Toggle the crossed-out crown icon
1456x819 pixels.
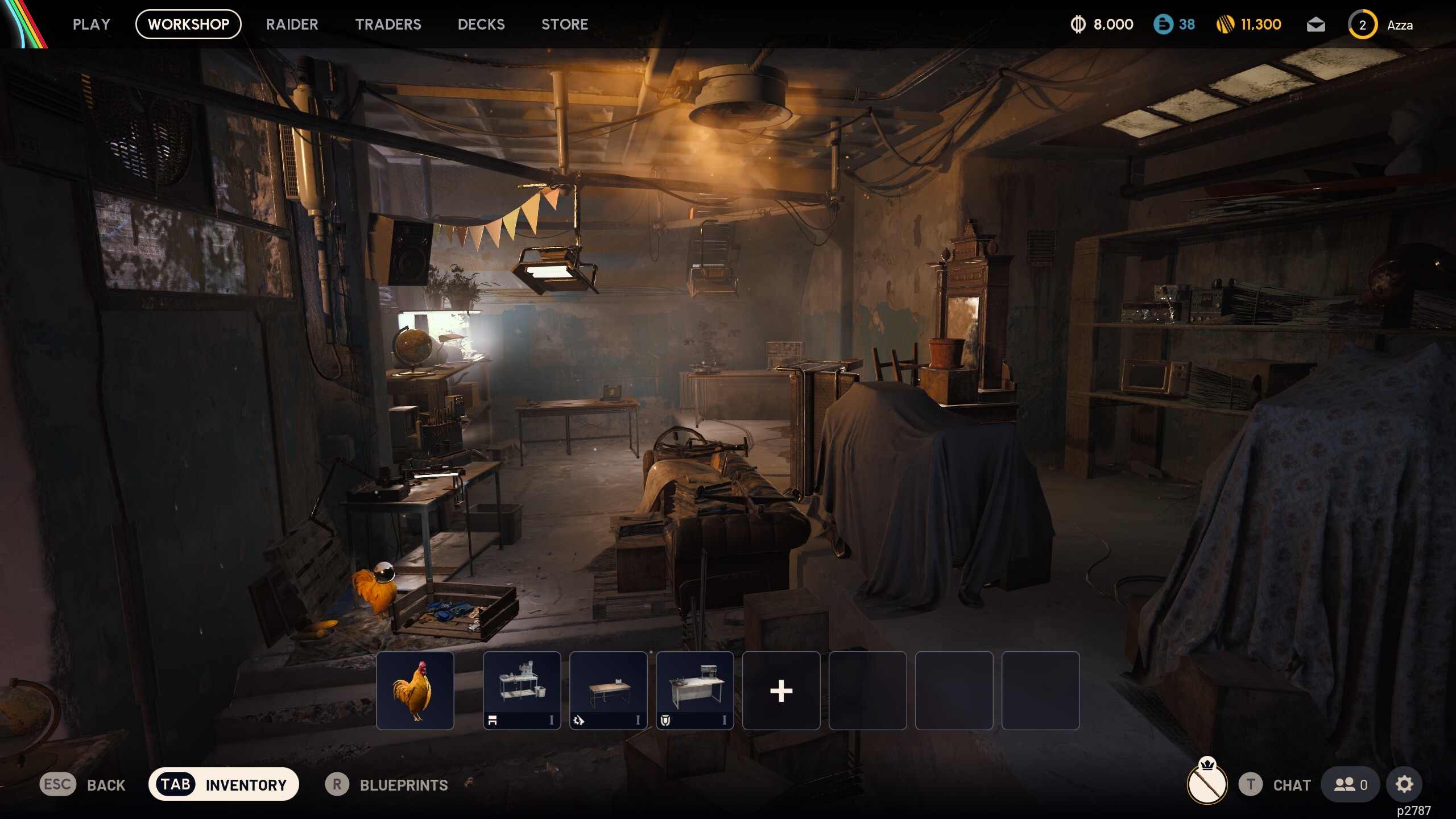[x=1207, y=784]
